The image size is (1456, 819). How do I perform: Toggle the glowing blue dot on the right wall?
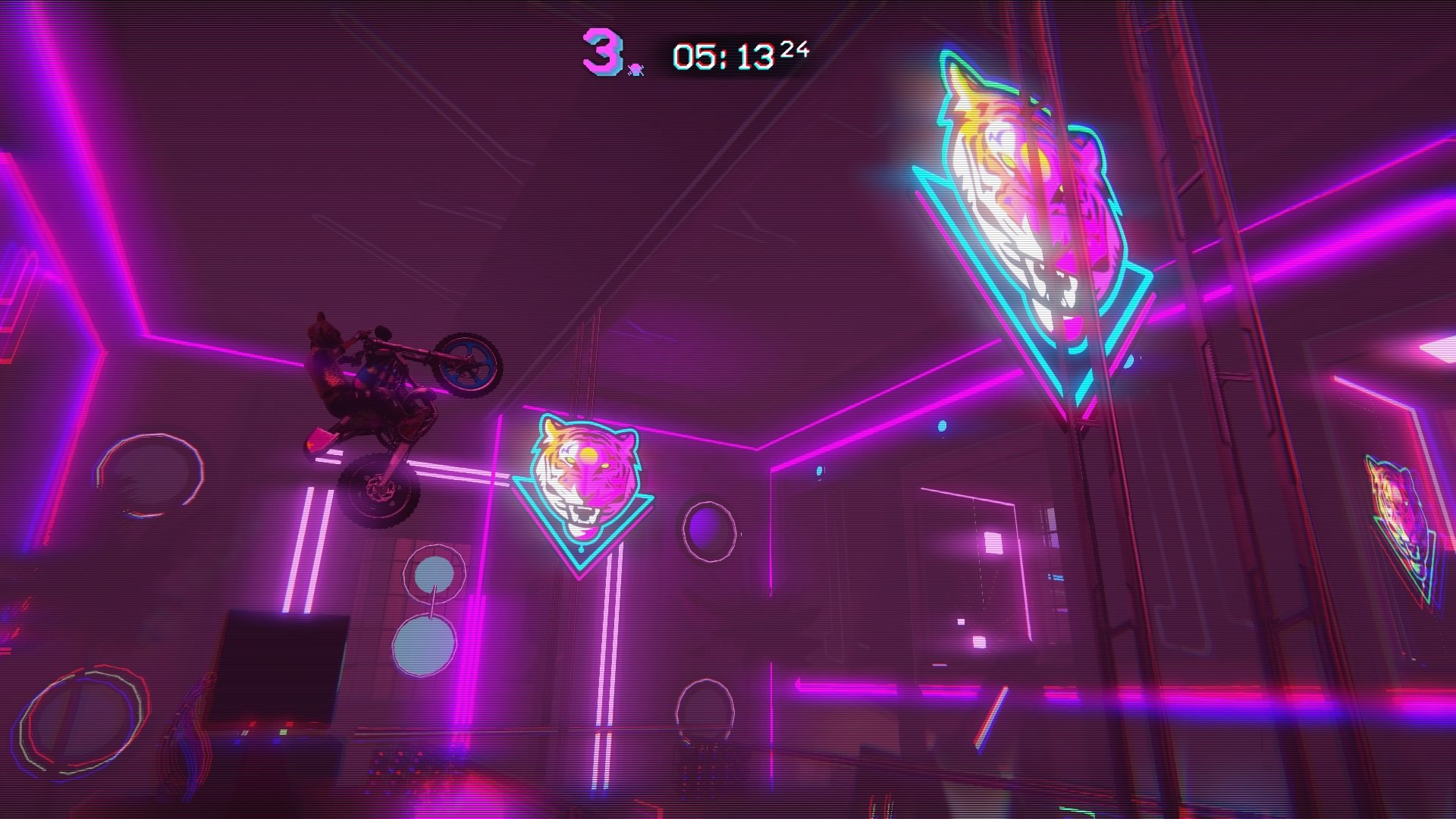940,425
